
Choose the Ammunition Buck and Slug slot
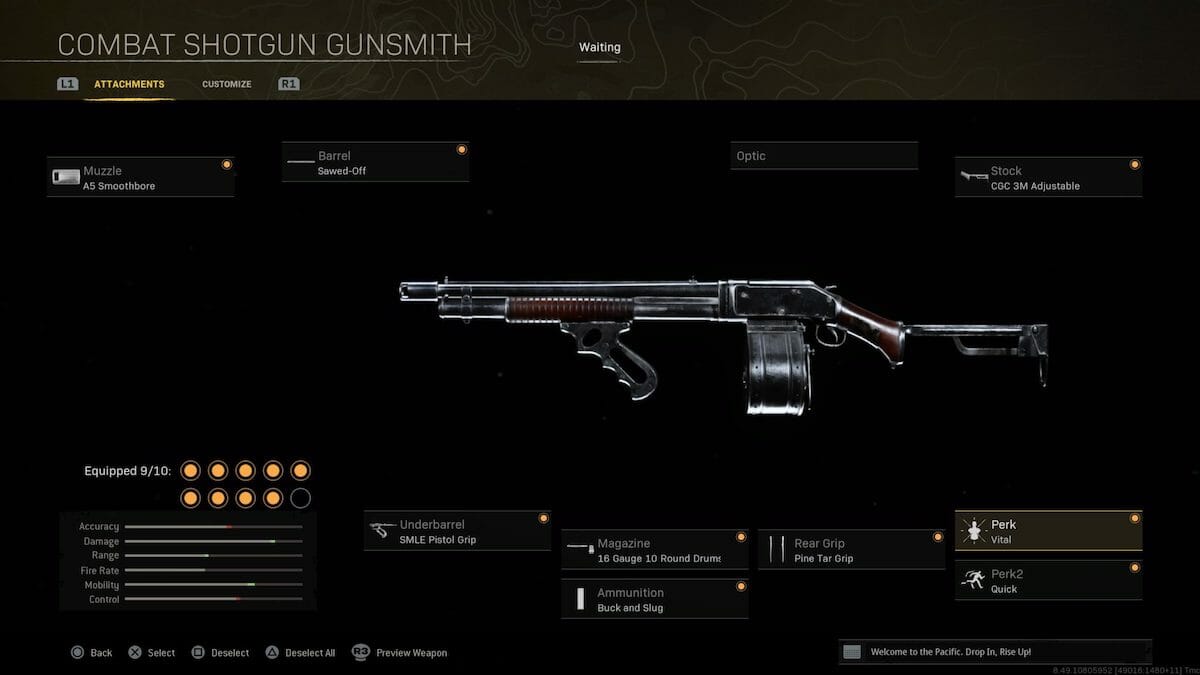pos(654,599)
